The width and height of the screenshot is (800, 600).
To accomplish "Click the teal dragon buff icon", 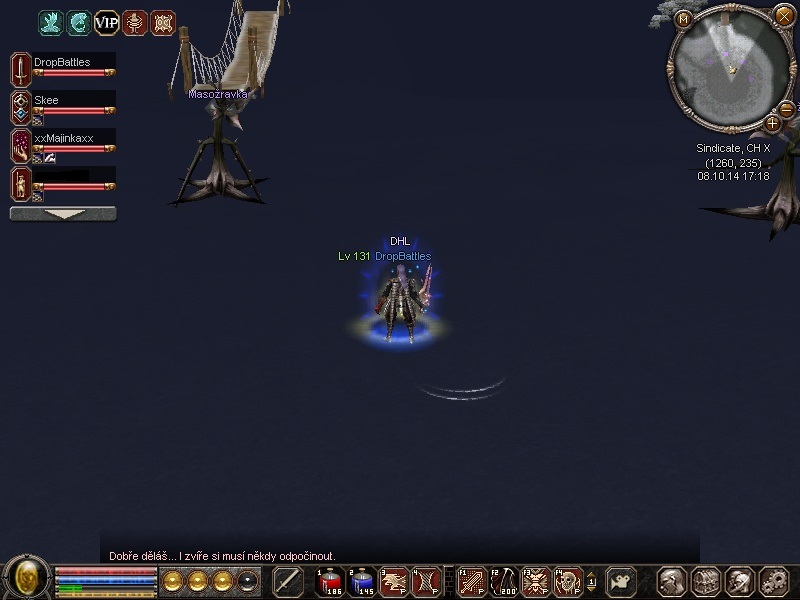I will (x=51, y=22).
